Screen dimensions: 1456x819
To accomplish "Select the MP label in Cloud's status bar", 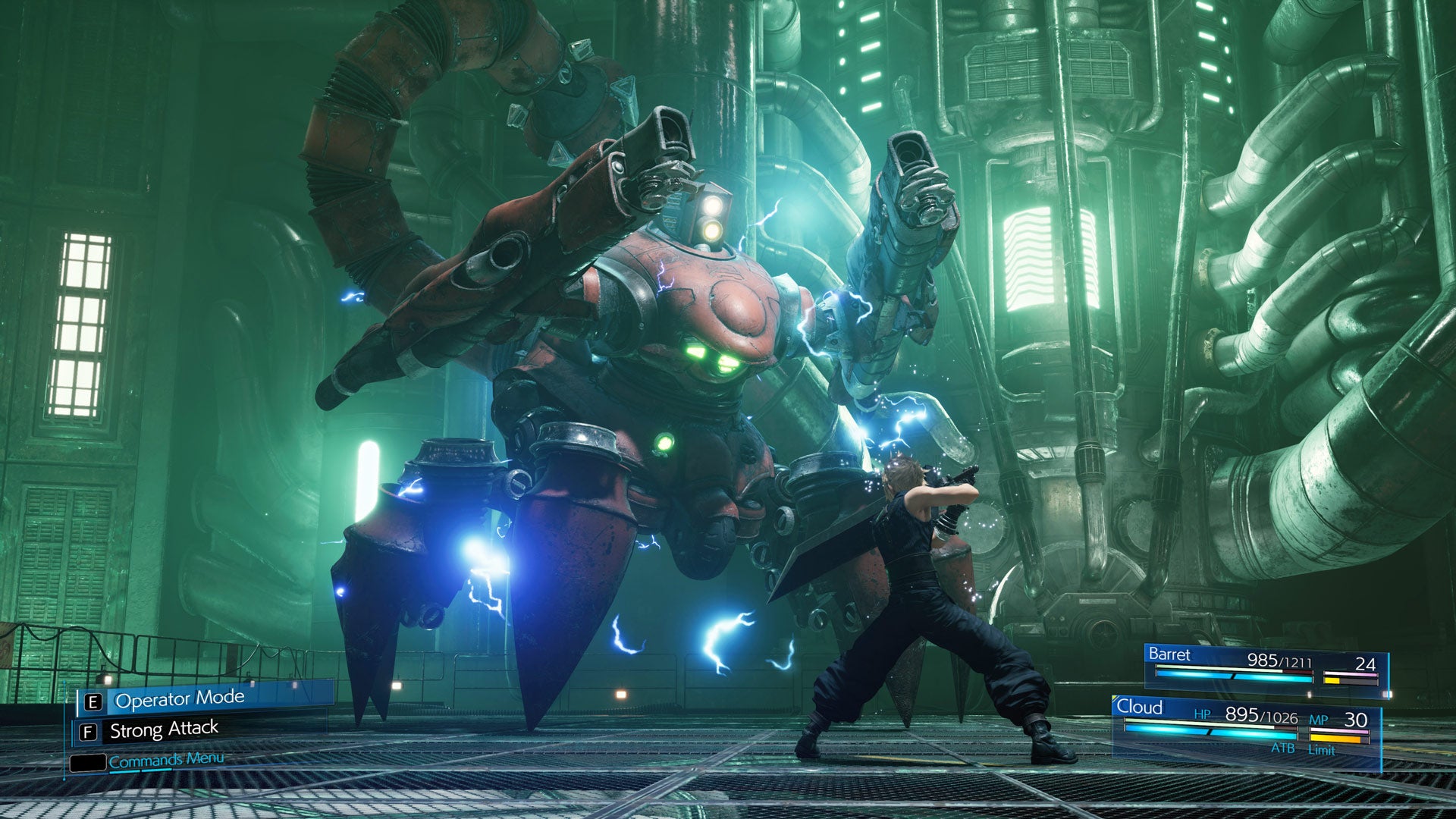I will [x=1319, y=720].
